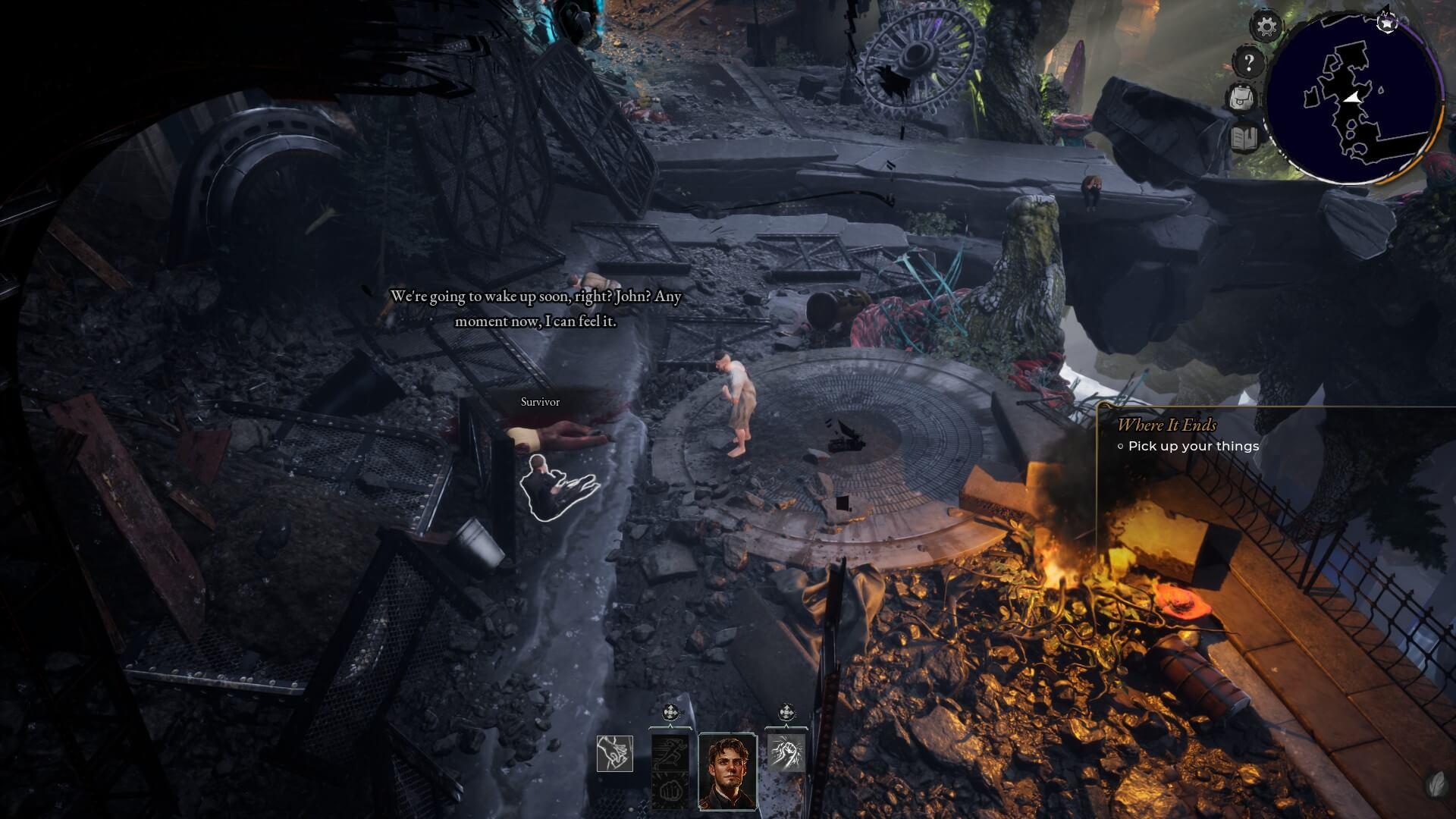The image size is (1456, 819).
Task: Open the gear settings menu
Action: coord(1266,27)
